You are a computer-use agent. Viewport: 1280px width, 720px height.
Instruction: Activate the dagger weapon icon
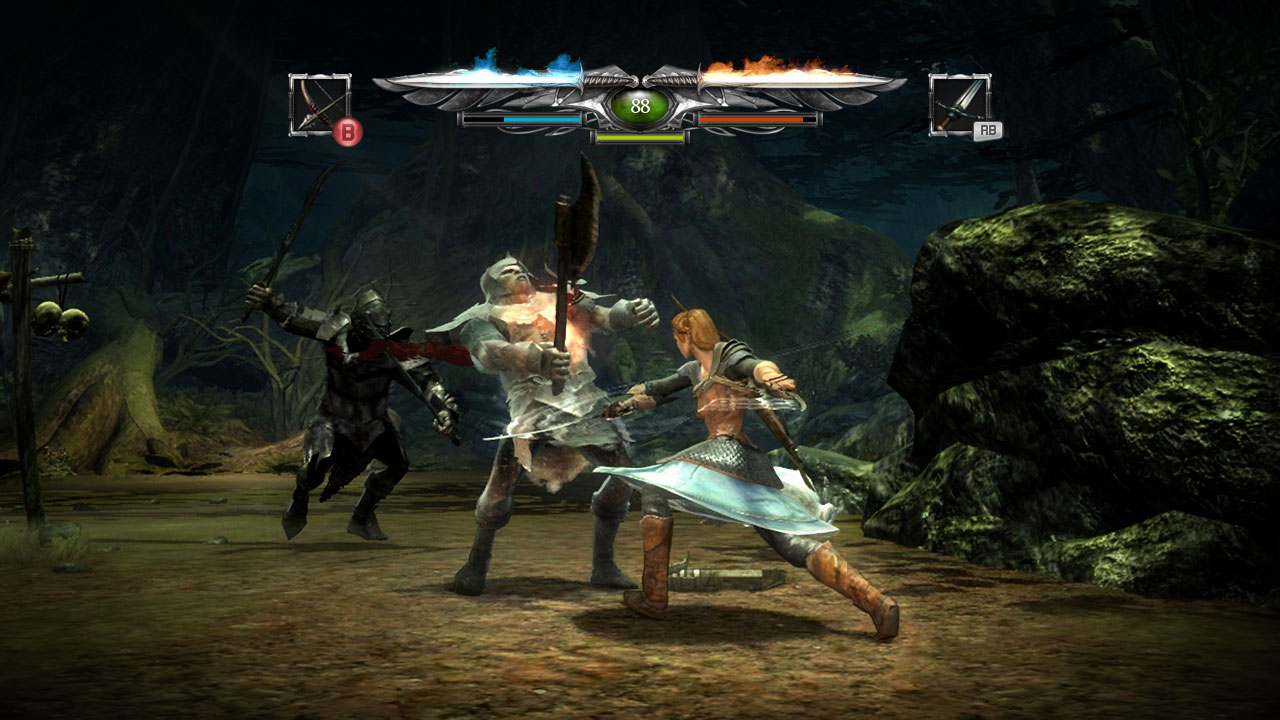[959, 104]
